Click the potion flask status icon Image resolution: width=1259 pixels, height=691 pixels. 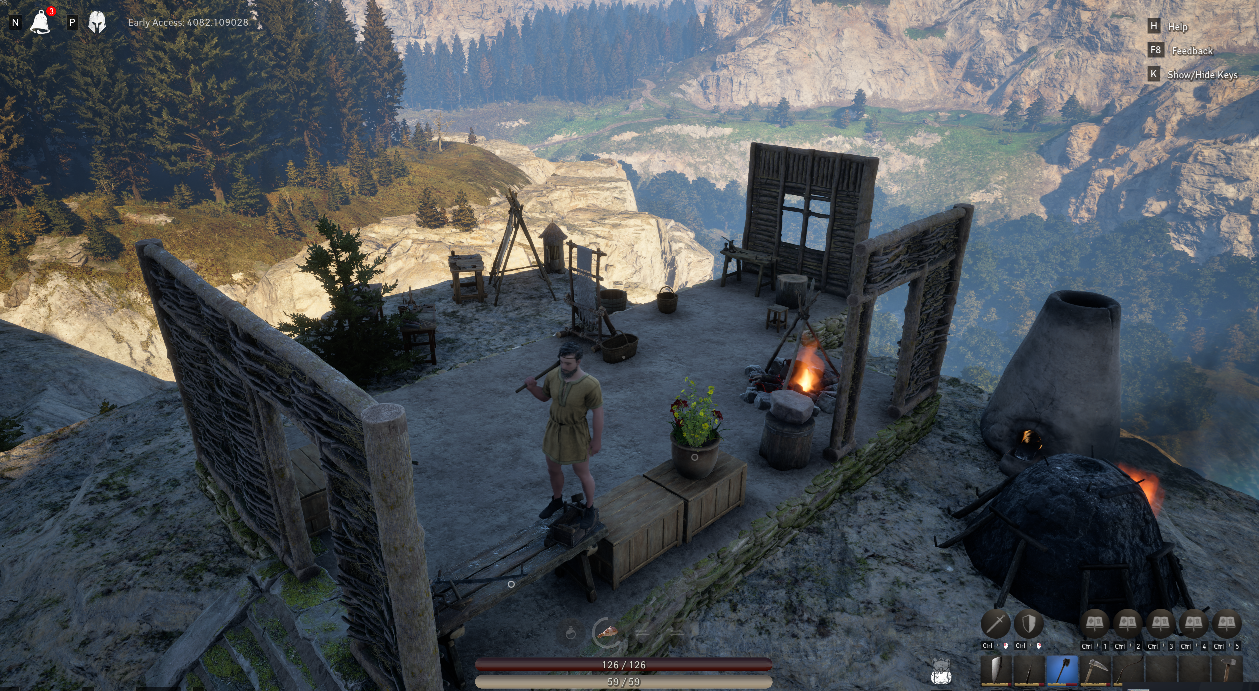pos(570,632)
